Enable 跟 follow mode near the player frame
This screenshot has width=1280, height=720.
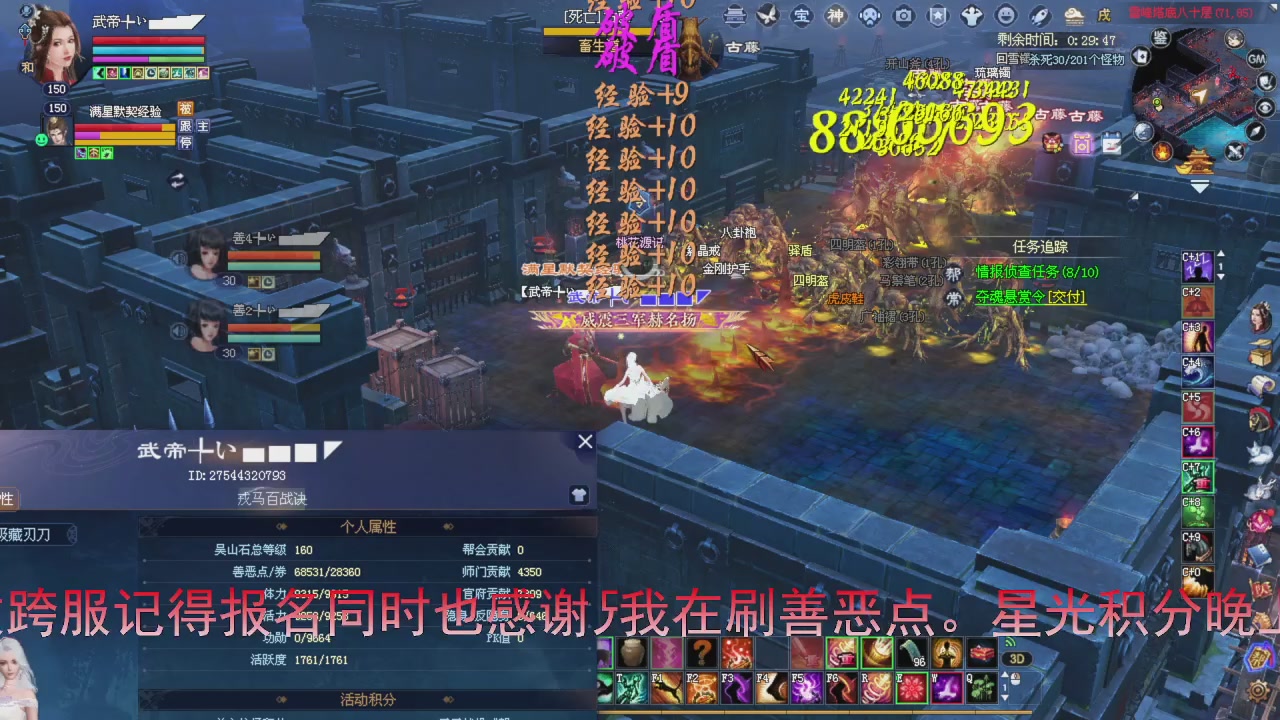[185, 126]
